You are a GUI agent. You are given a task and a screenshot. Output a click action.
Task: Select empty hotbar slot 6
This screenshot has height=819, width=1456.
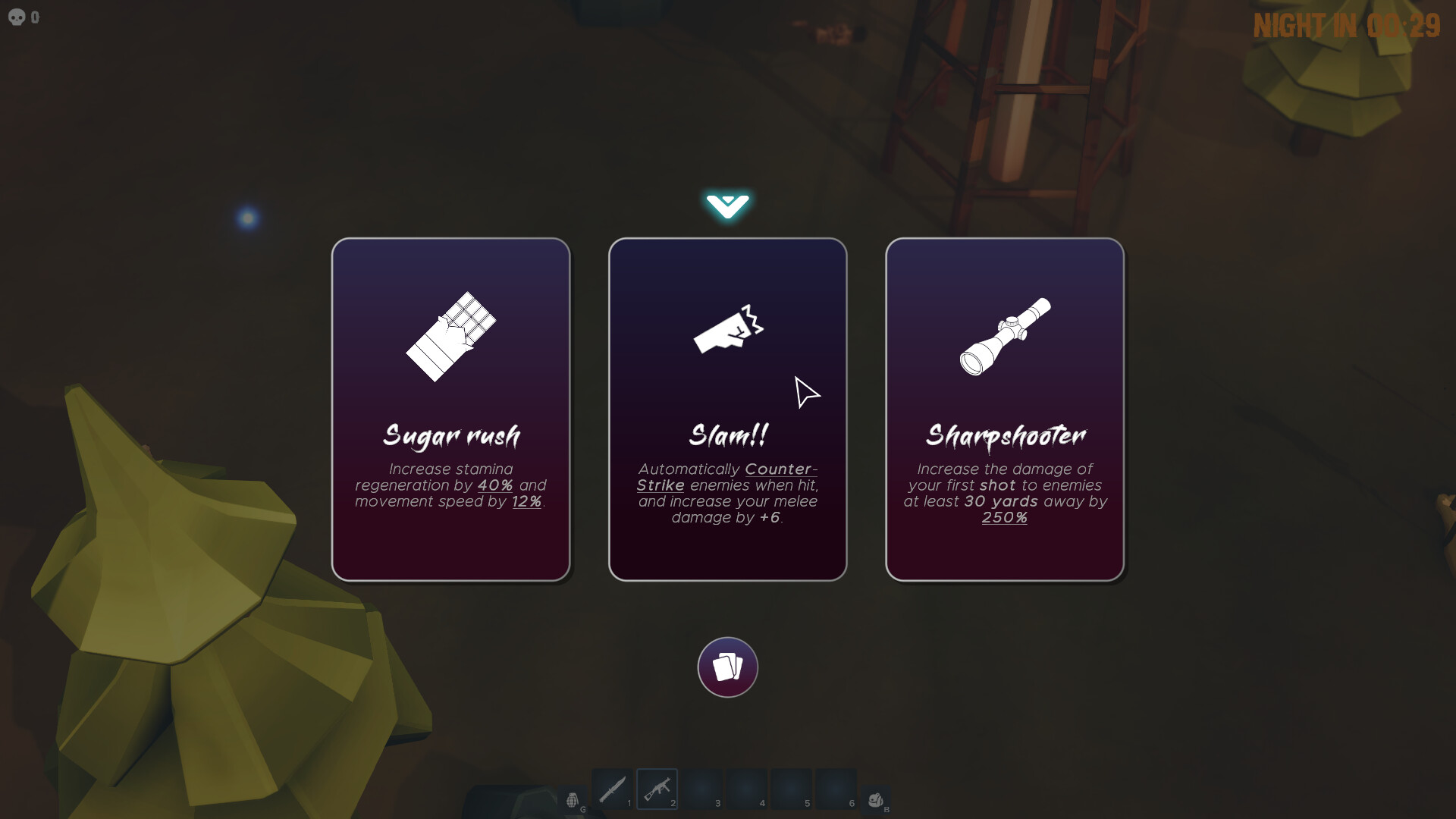coord(834,789)
